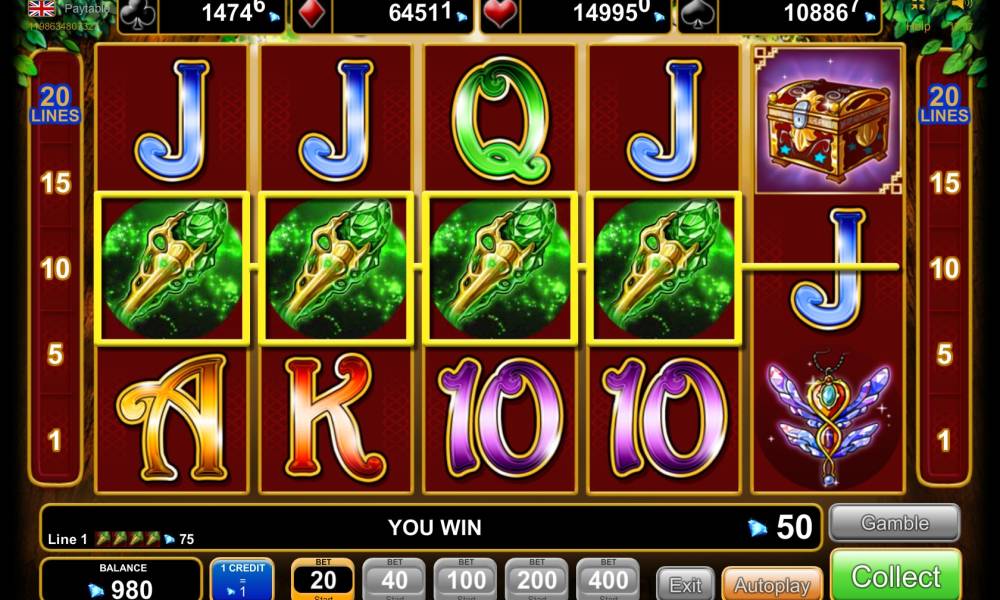Exit the slot game
Screen dimensions: 1000x600
(685, 584)
